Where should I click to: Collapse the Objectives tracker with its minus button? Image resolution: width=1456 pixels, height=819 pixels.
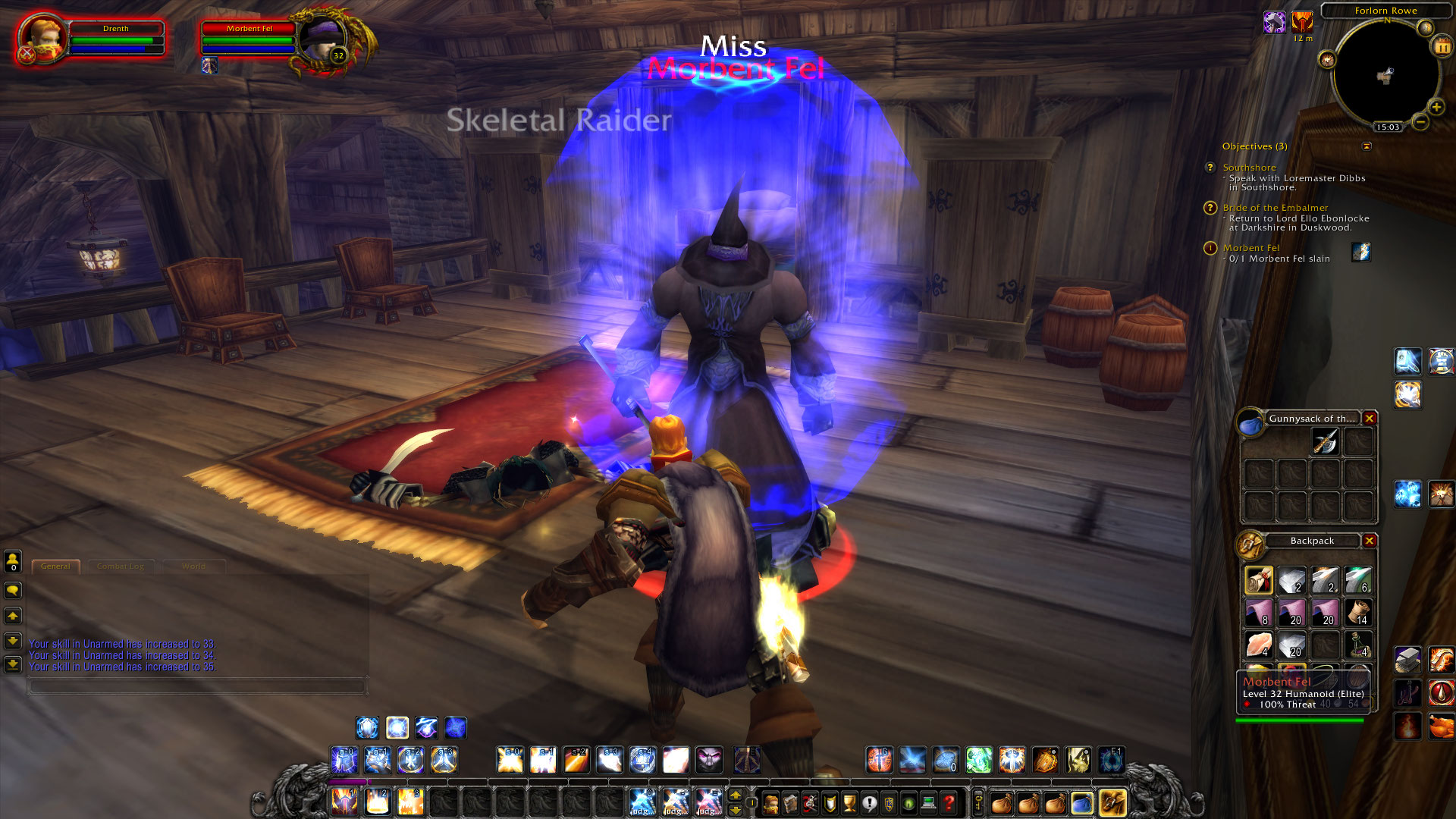1368,147
